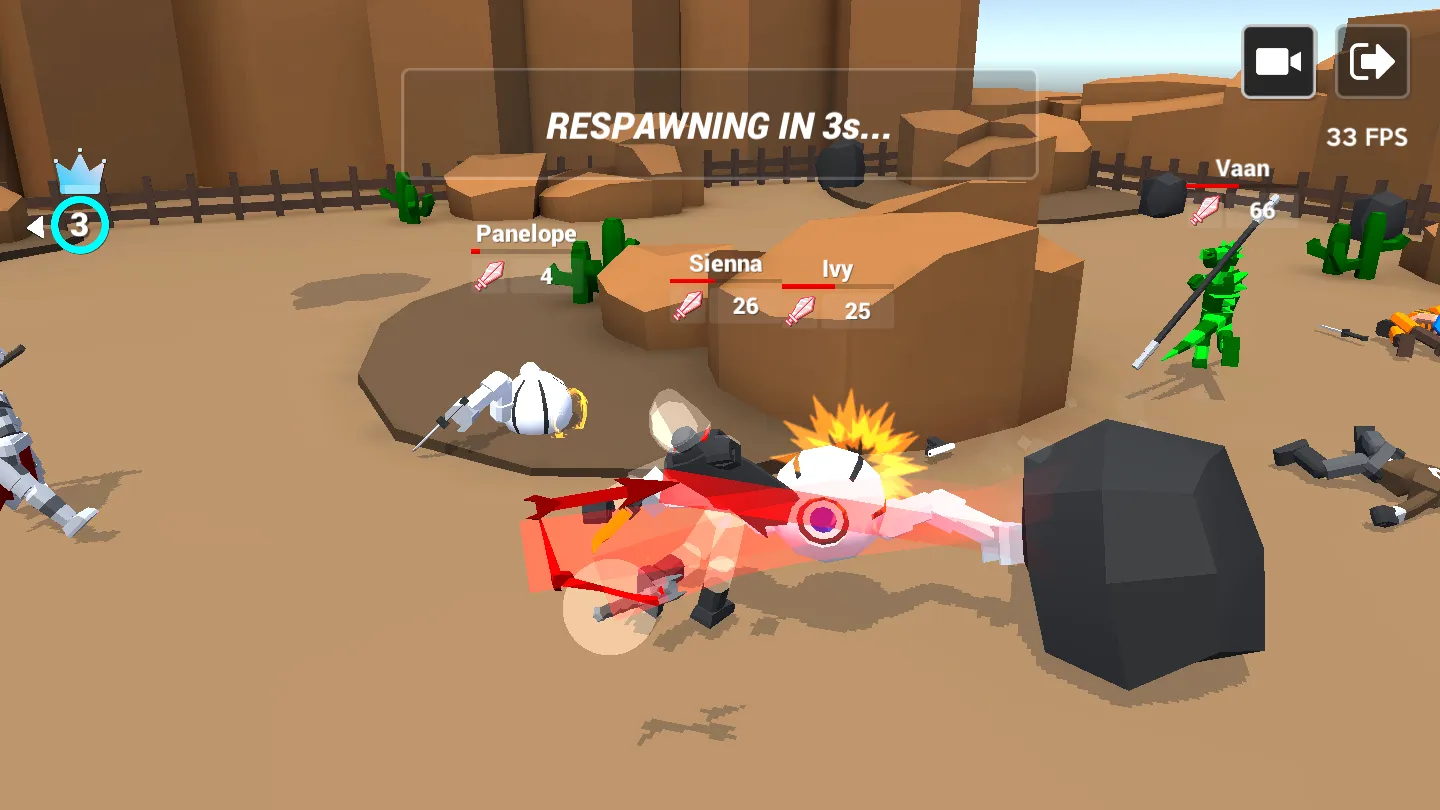The width and height of the screenshot is (1440, 810).
Task: Tap Ivy's score number 25
Action: (x=857, y=312)
